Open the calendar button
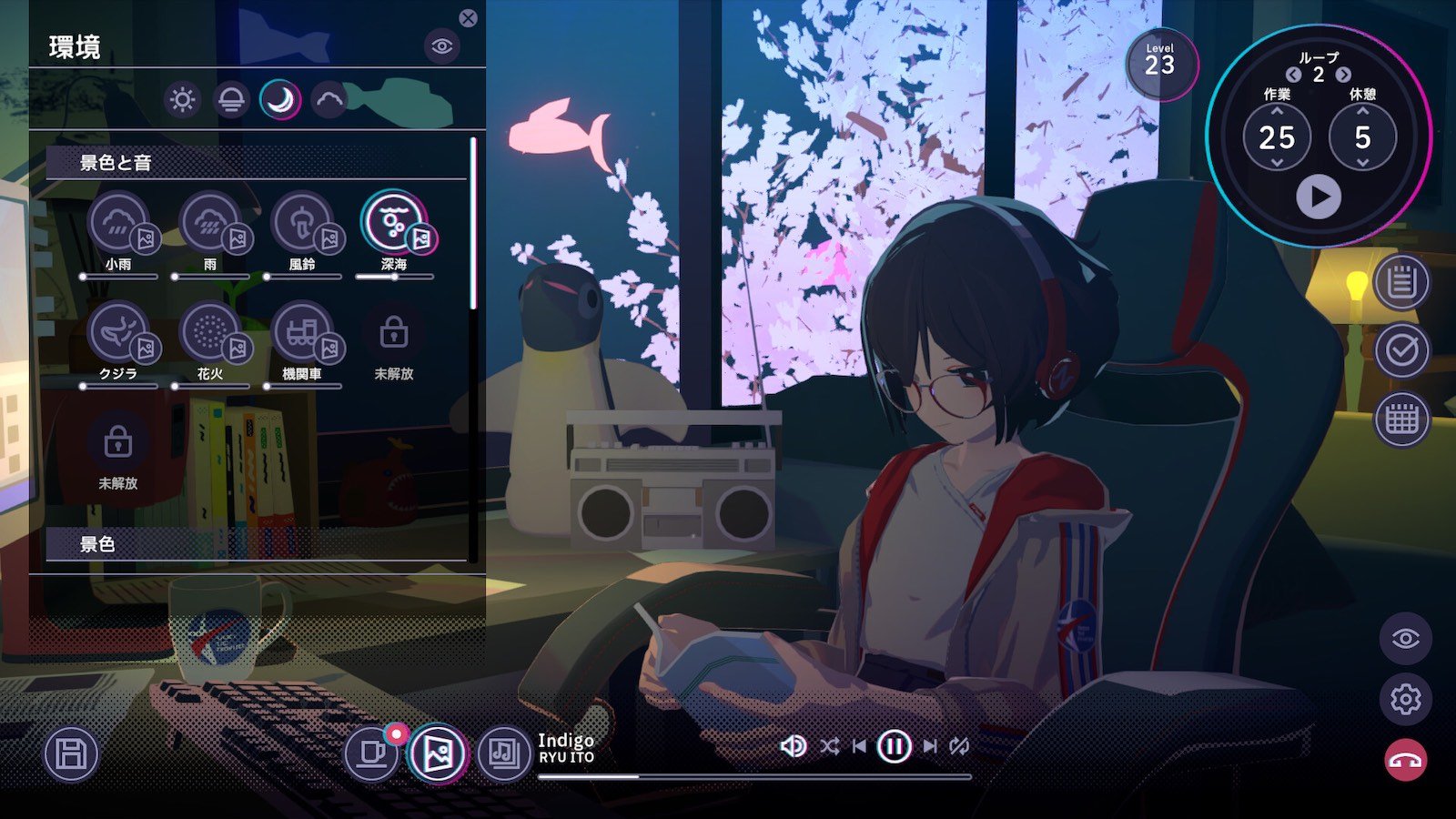The width and height of the screenshot is (1456, 819). [1401, 420]
